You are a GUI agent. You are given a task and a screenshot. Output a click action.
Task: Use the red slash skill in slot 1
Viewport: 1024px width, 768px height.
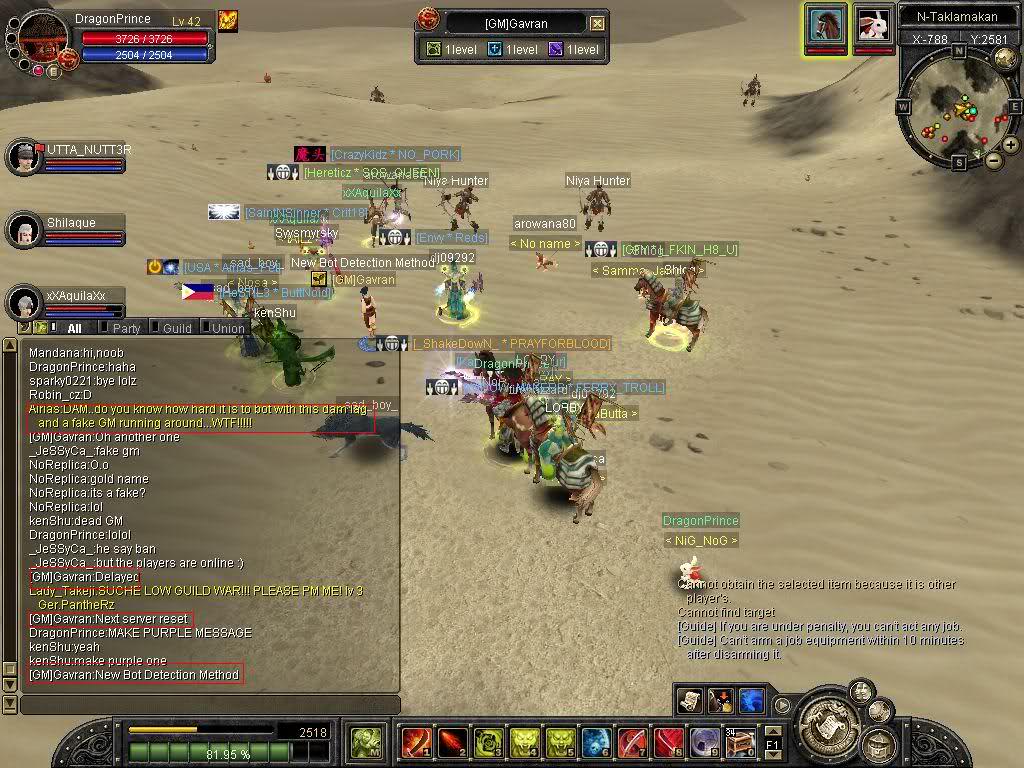[x=415, y=743]
